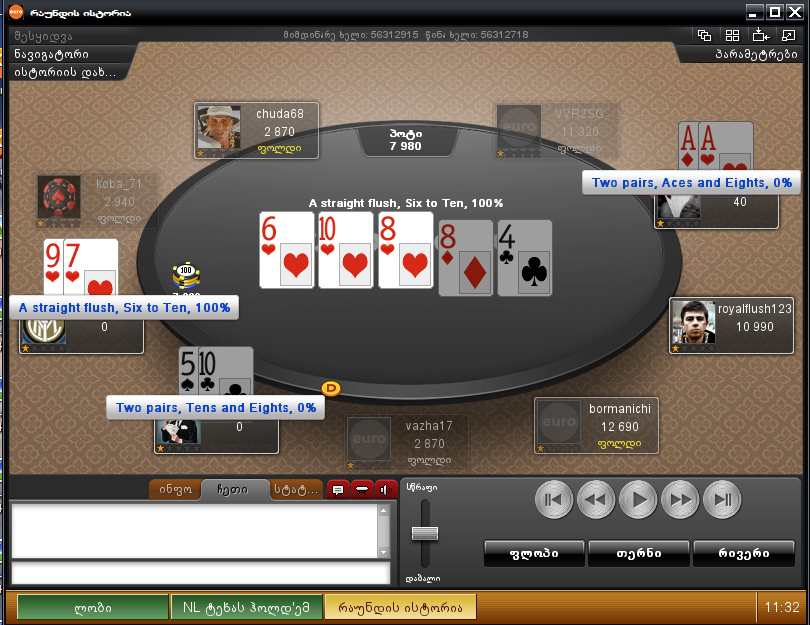Screen dimensions: 810x625
Task: Open the სტატ... statistics tab
Action: [295, 490]
